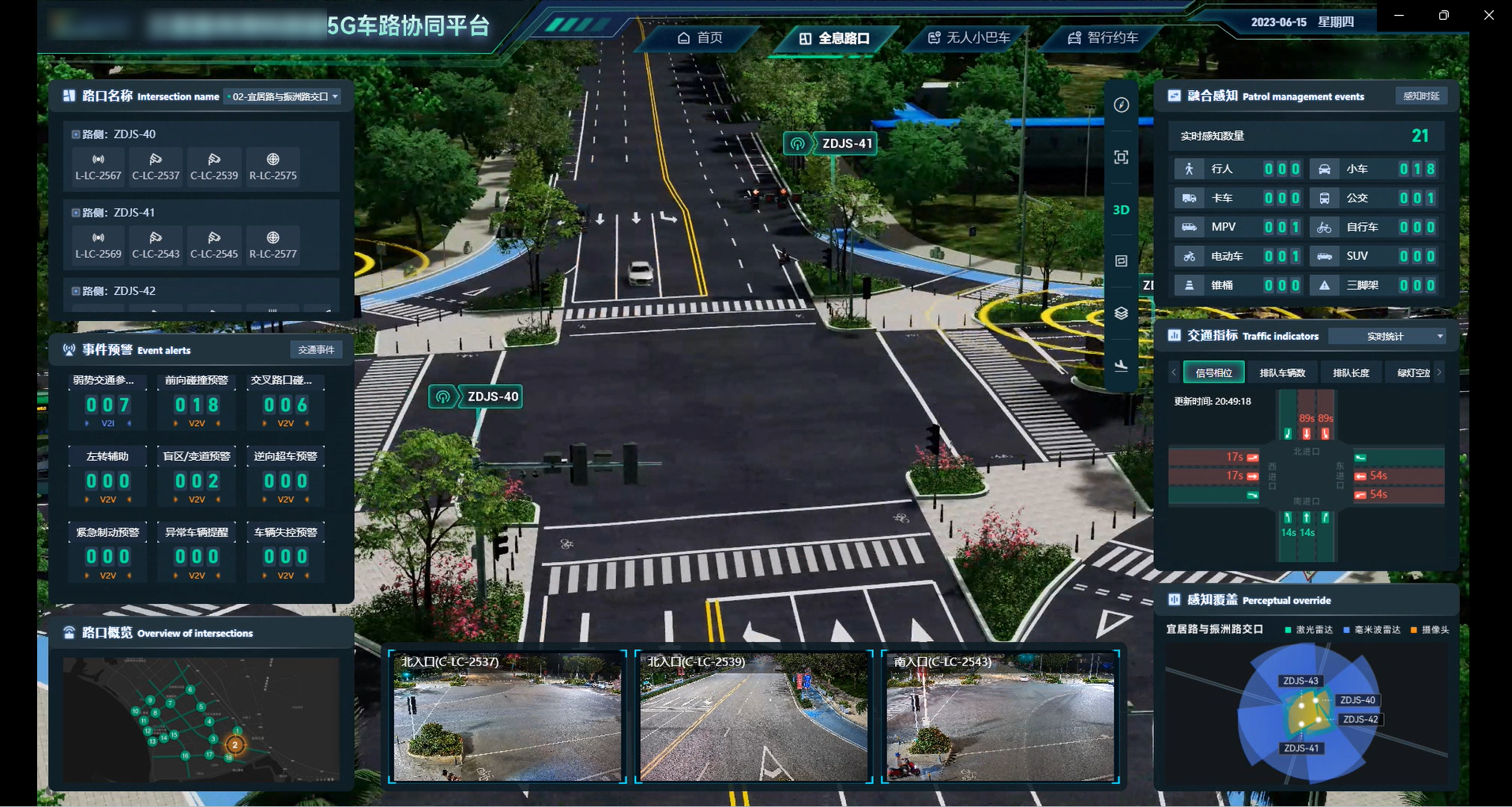Select the fullscreen focus icon in right toolbar
This screenshot has width=1512, height=807.
[x=1121, y=156]
